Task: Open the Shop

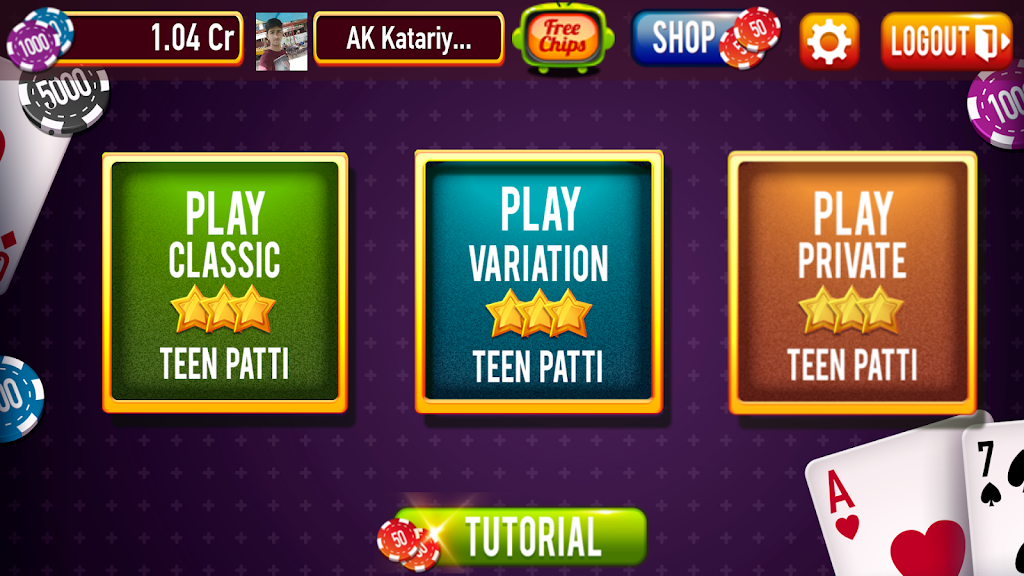Action: (688, 39)
